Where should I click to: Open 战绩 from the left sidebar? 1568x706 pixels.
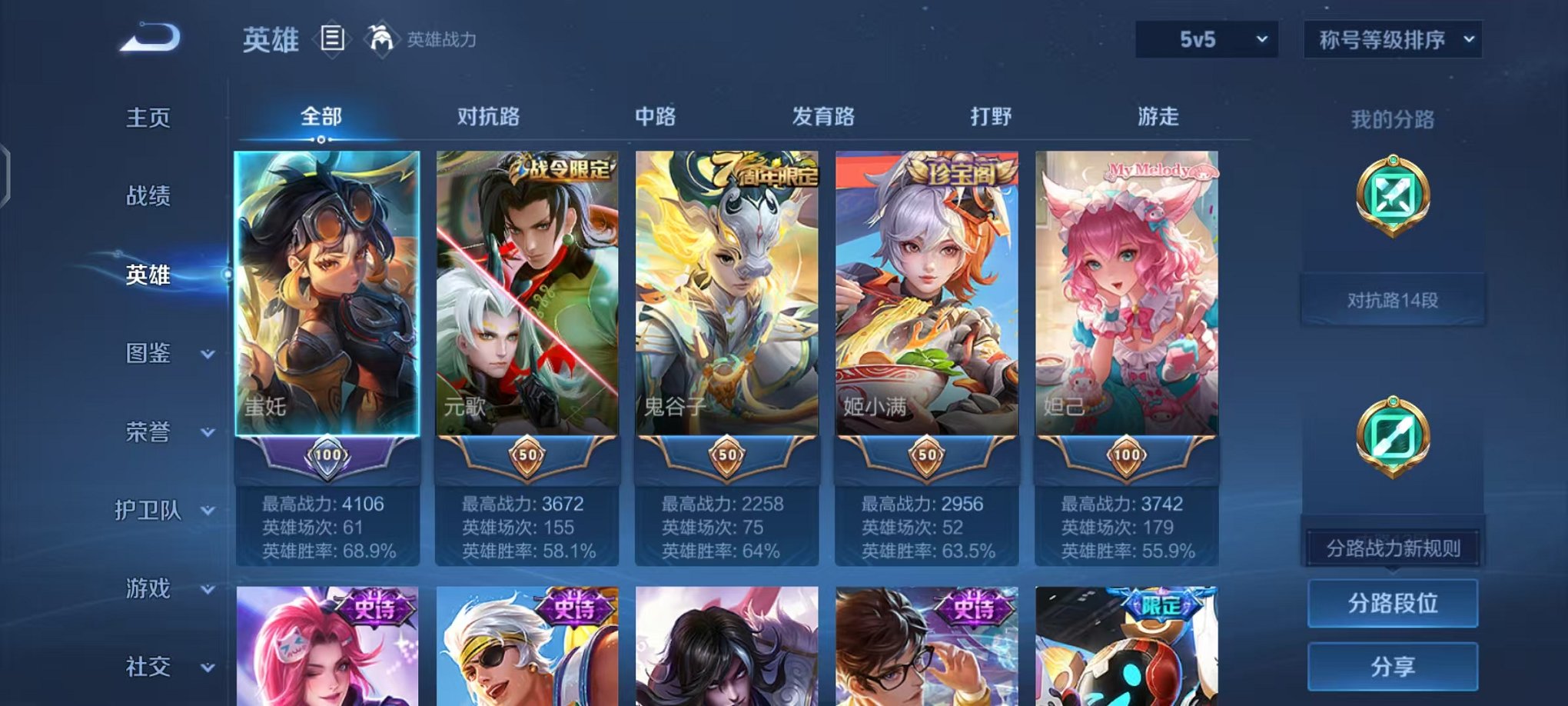(145, 197)
